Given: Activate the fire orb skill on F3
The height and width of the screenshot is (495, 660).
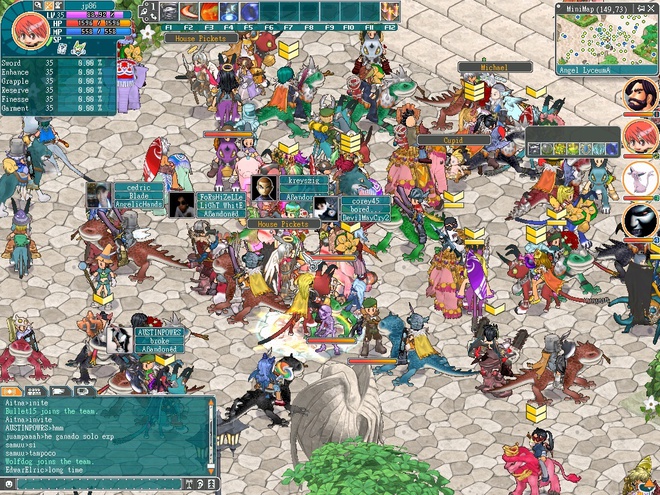Looking at the screenshot, I should tap(209, 12).
